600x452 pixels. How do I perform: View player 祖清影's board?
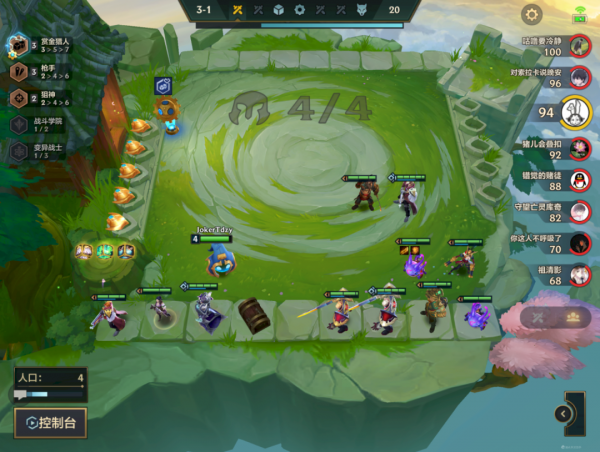(x=578, y=275)
